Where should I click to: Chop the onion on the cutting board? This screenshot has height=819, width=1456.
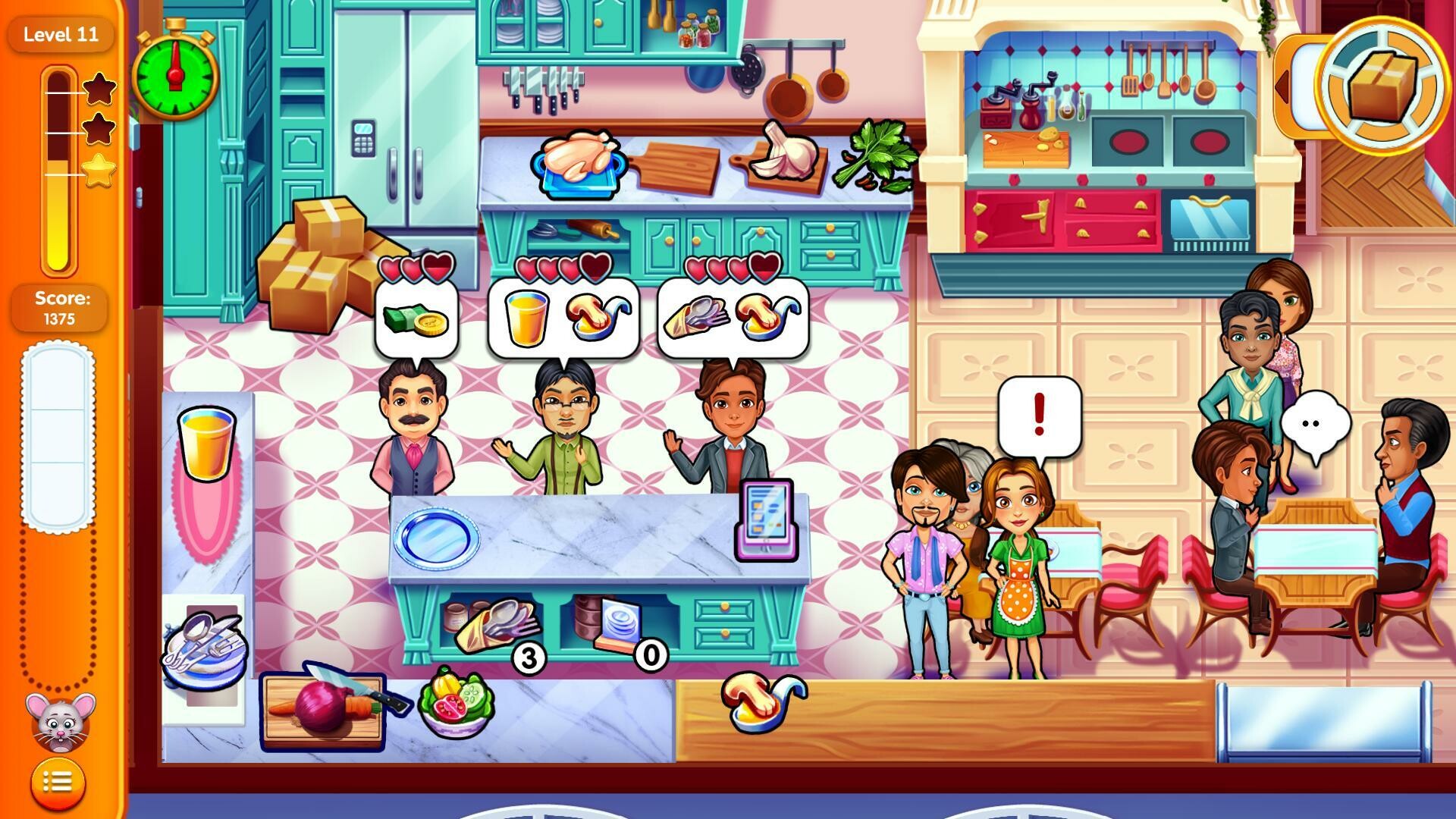(x=322, y=713)
